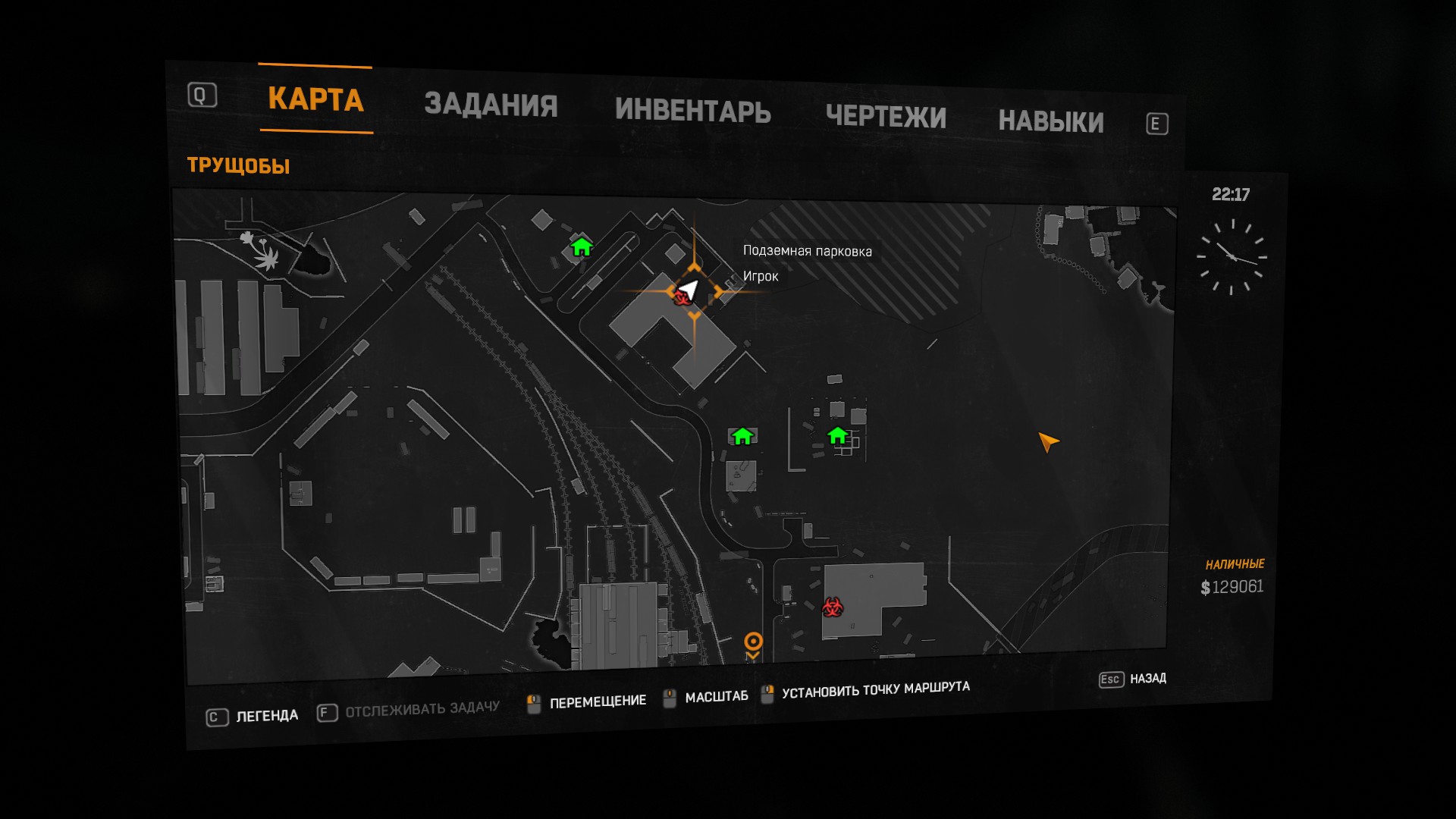The width and height of the screenshot is (1456, 819).
Task: Open the ЛЕГЕНДА panel via C button
Action: [216, 716]
